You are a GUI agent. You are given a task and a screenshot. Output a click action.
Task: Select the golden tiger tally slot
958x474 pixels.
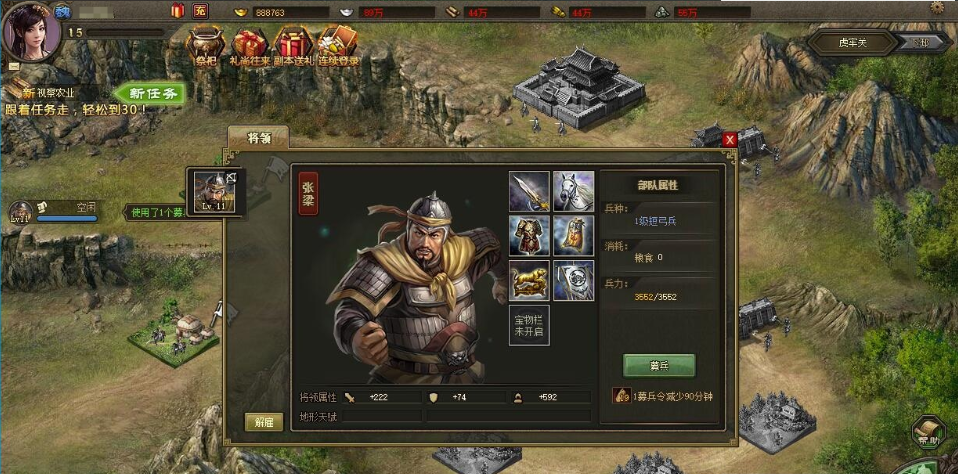point(529,280)
